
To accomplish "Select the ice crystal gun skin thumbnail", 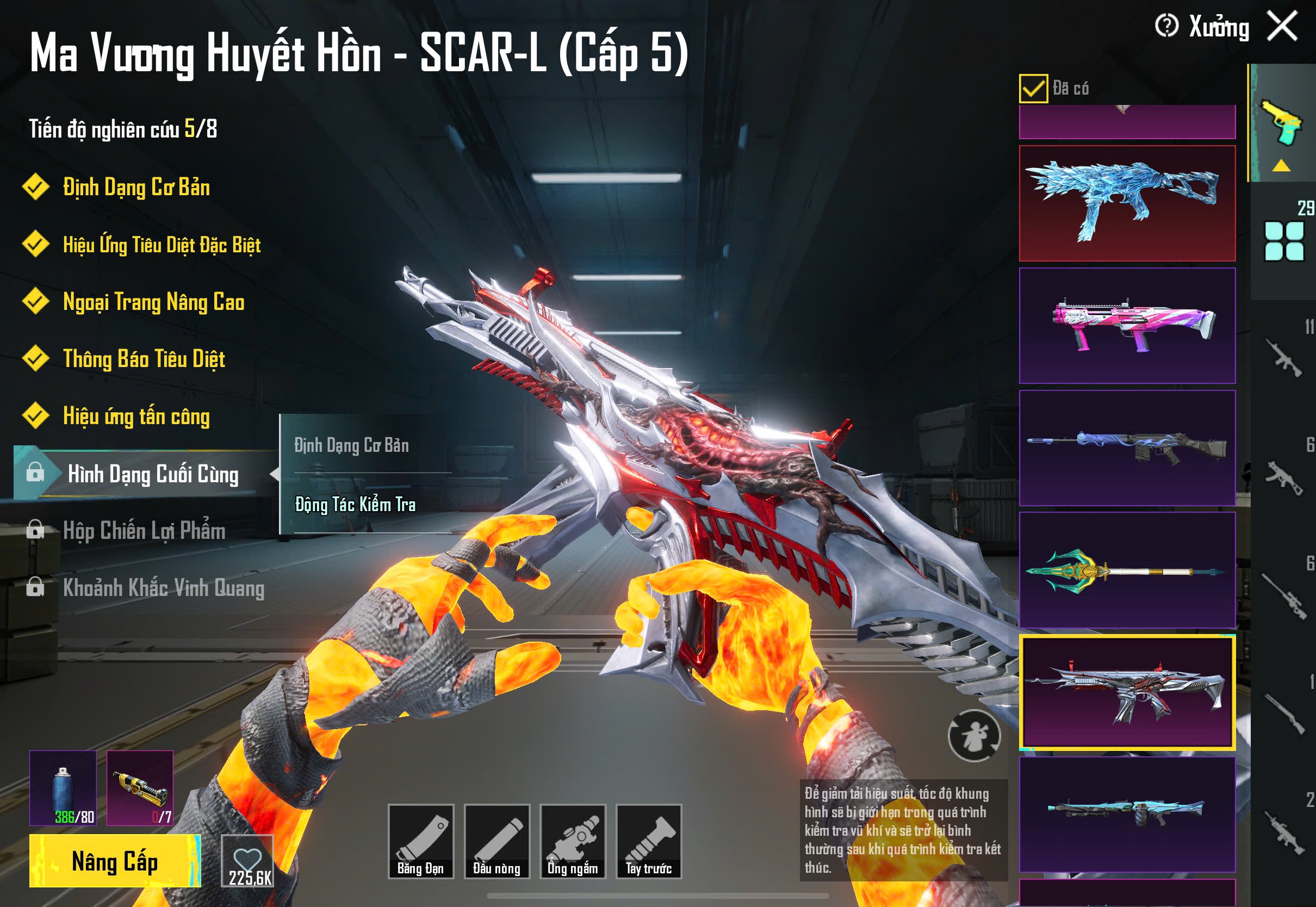I will pyautogui.click(x=1127, y=203).
